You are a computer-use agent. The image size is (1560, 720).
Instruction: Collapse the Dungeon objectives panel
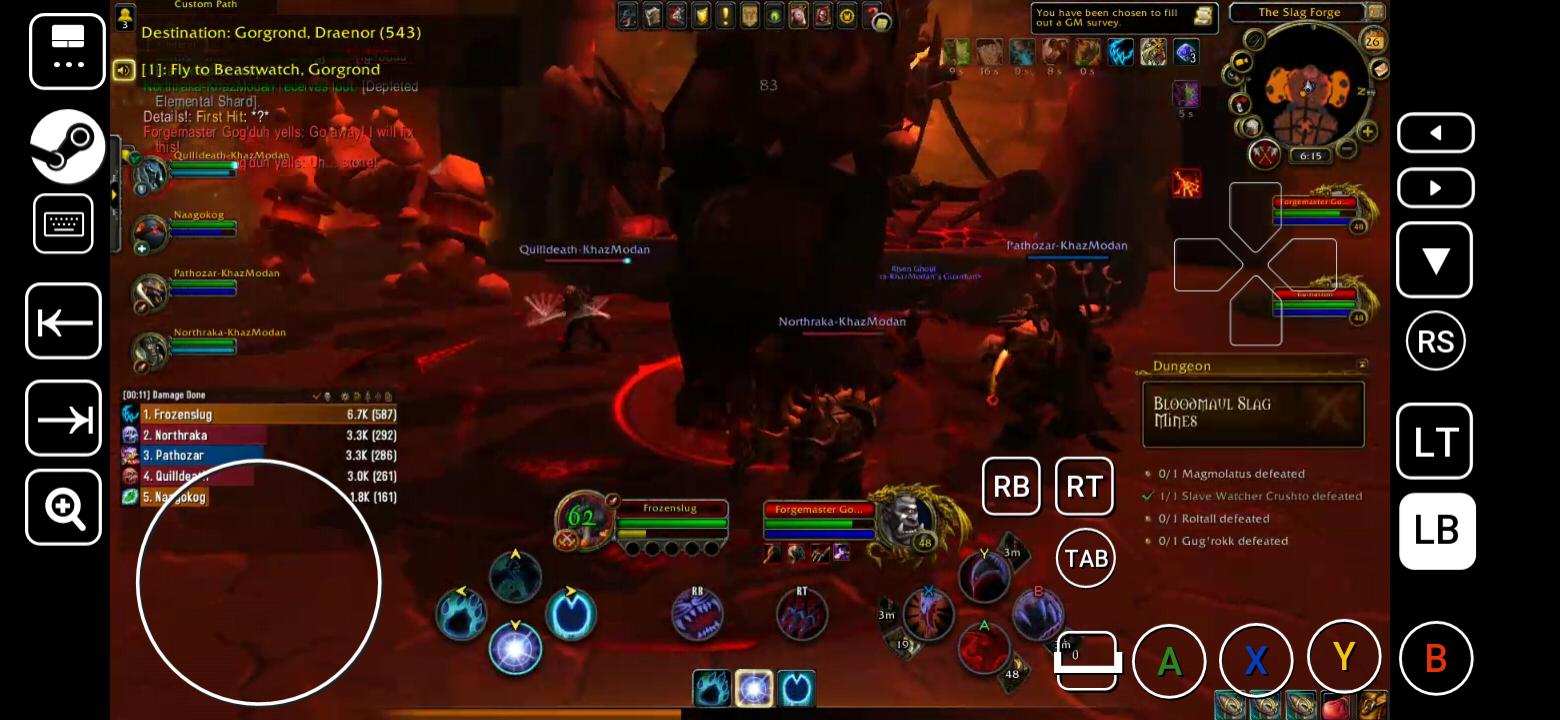click(x=1361, y=365)
